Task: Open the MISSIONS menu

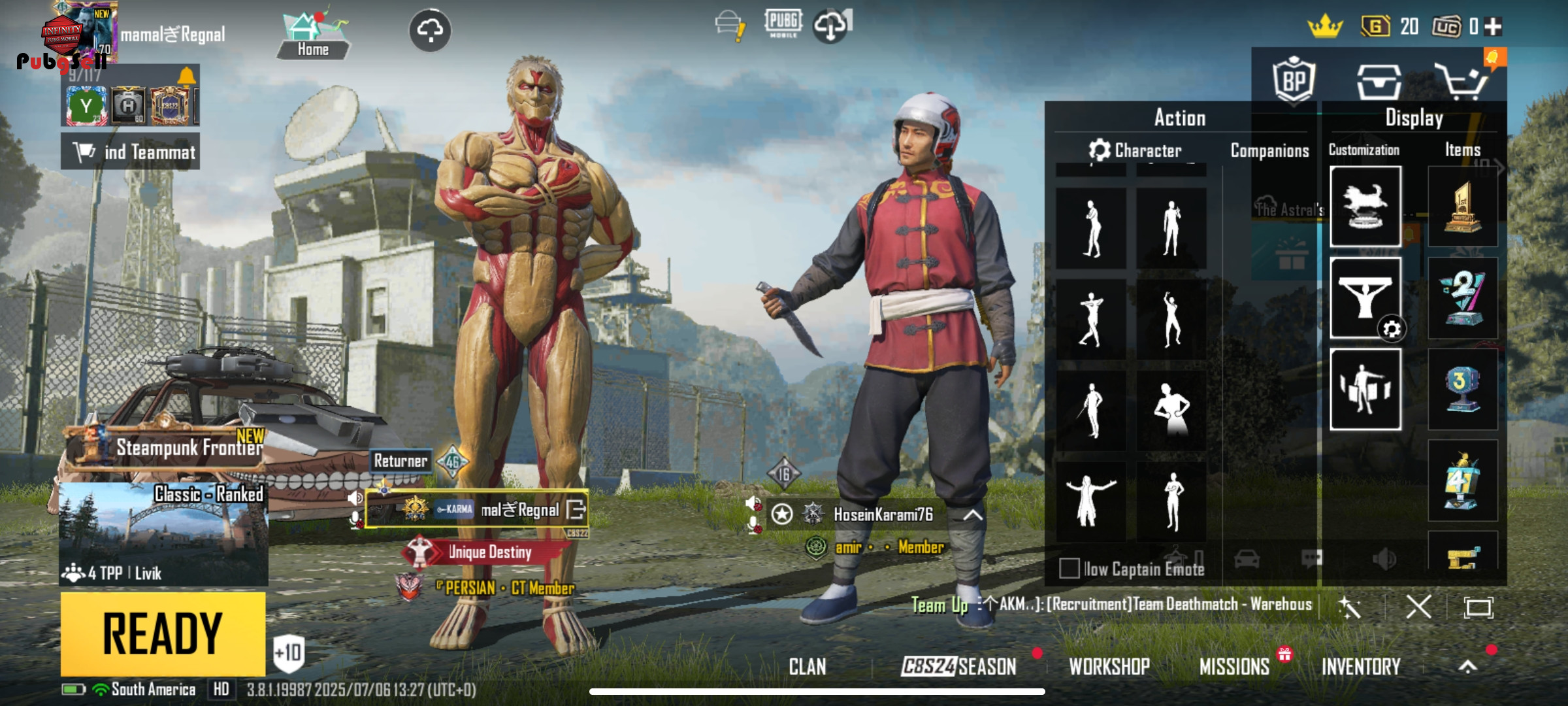Action: (1234, 666)
